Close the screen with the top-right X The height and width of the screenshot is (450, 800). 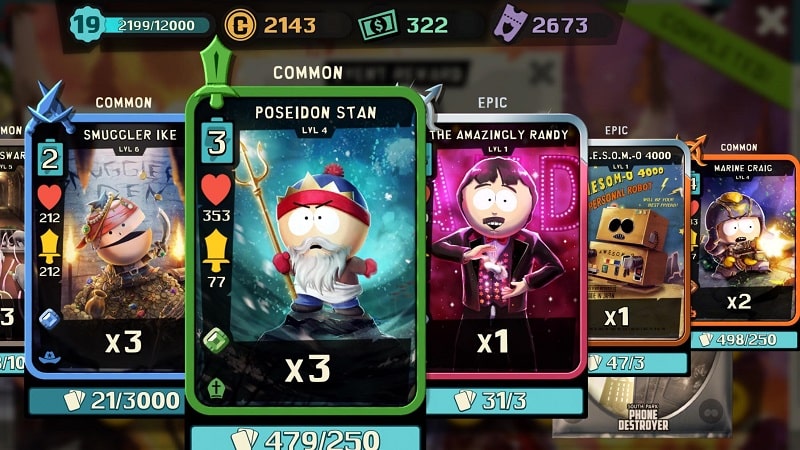click(x=771, y=21)
